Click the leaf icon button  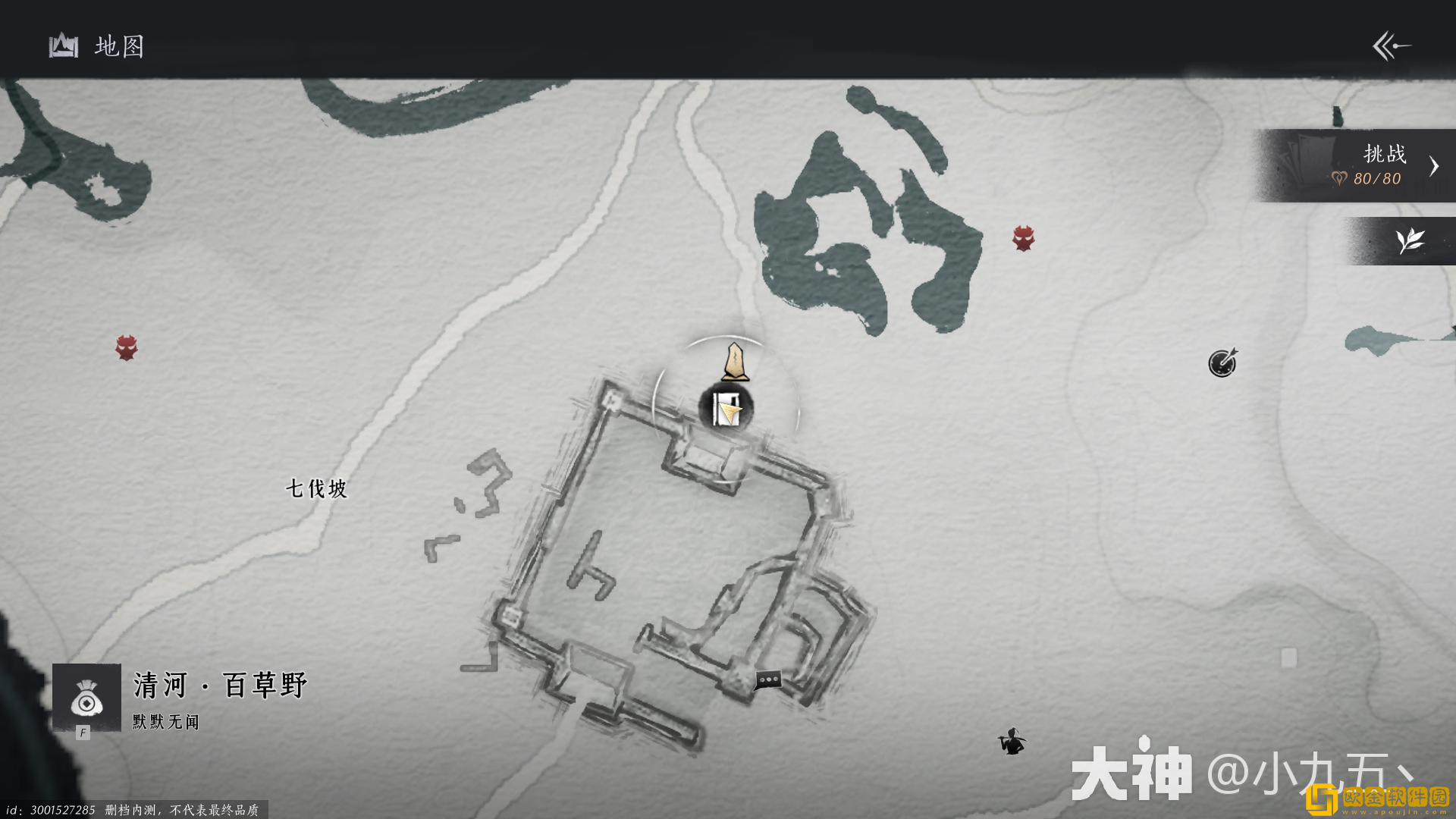pyautogui.click(x=1410, y=241)
